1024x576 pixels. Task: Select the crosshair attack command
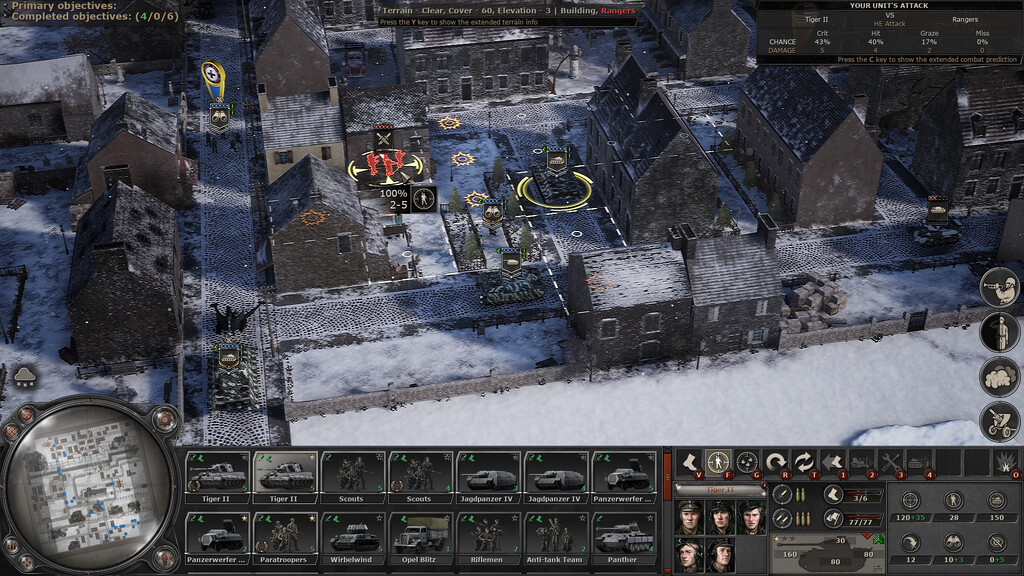tap(717, 462)
